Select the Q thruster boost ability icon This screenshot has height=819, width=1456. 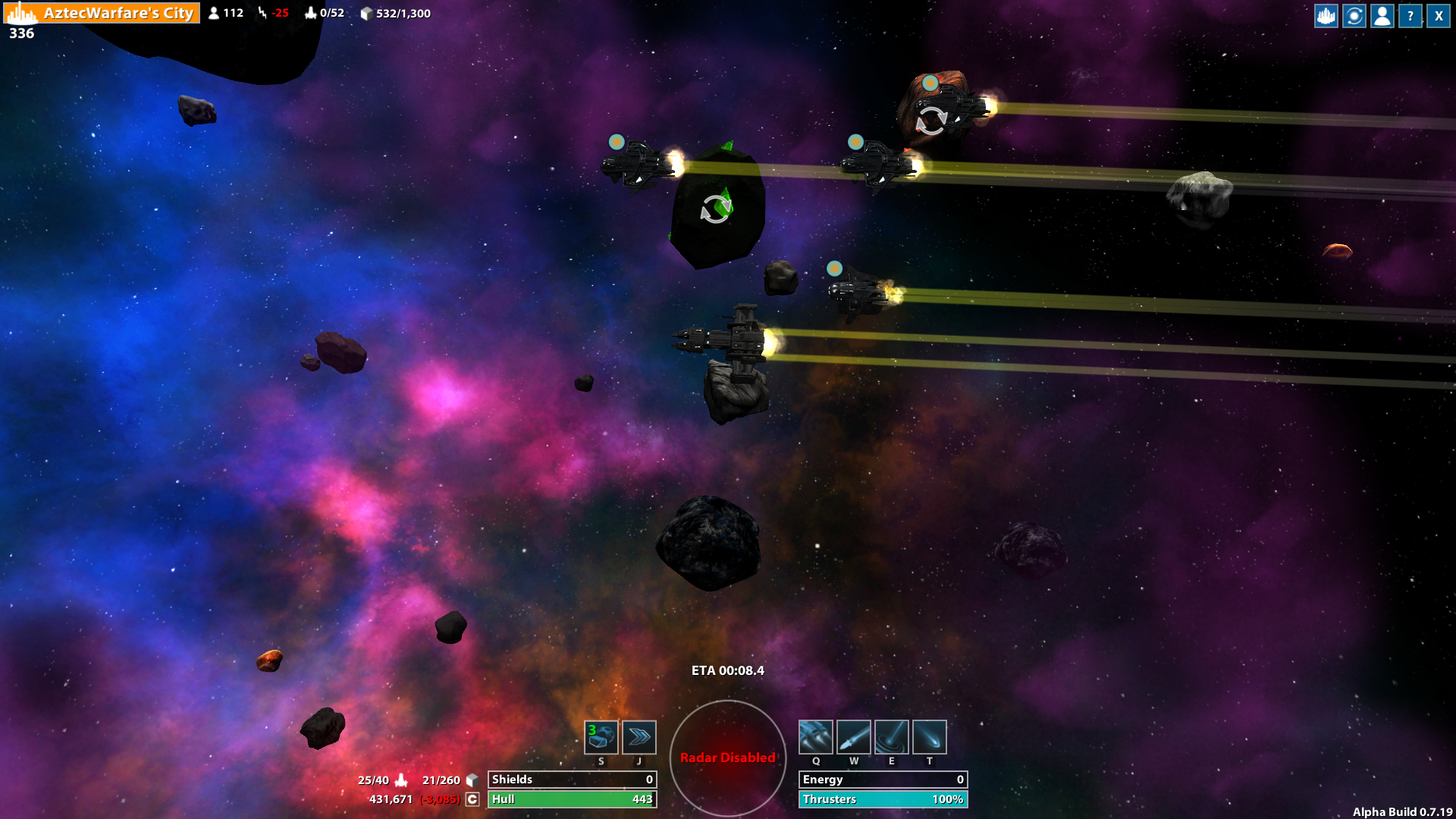[816, 736]
